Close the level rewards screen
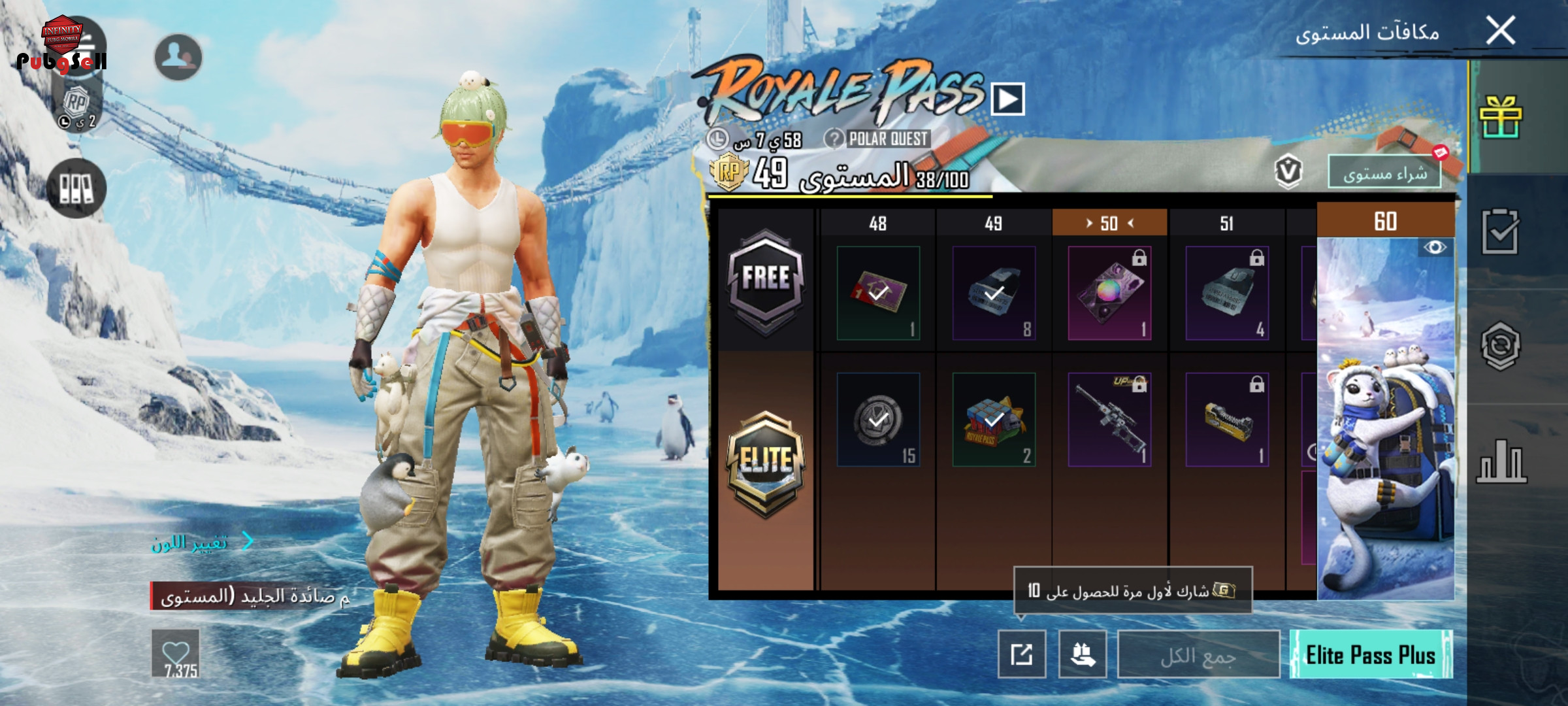This screenshot has height=706, width=1568. pos(1500,31)
